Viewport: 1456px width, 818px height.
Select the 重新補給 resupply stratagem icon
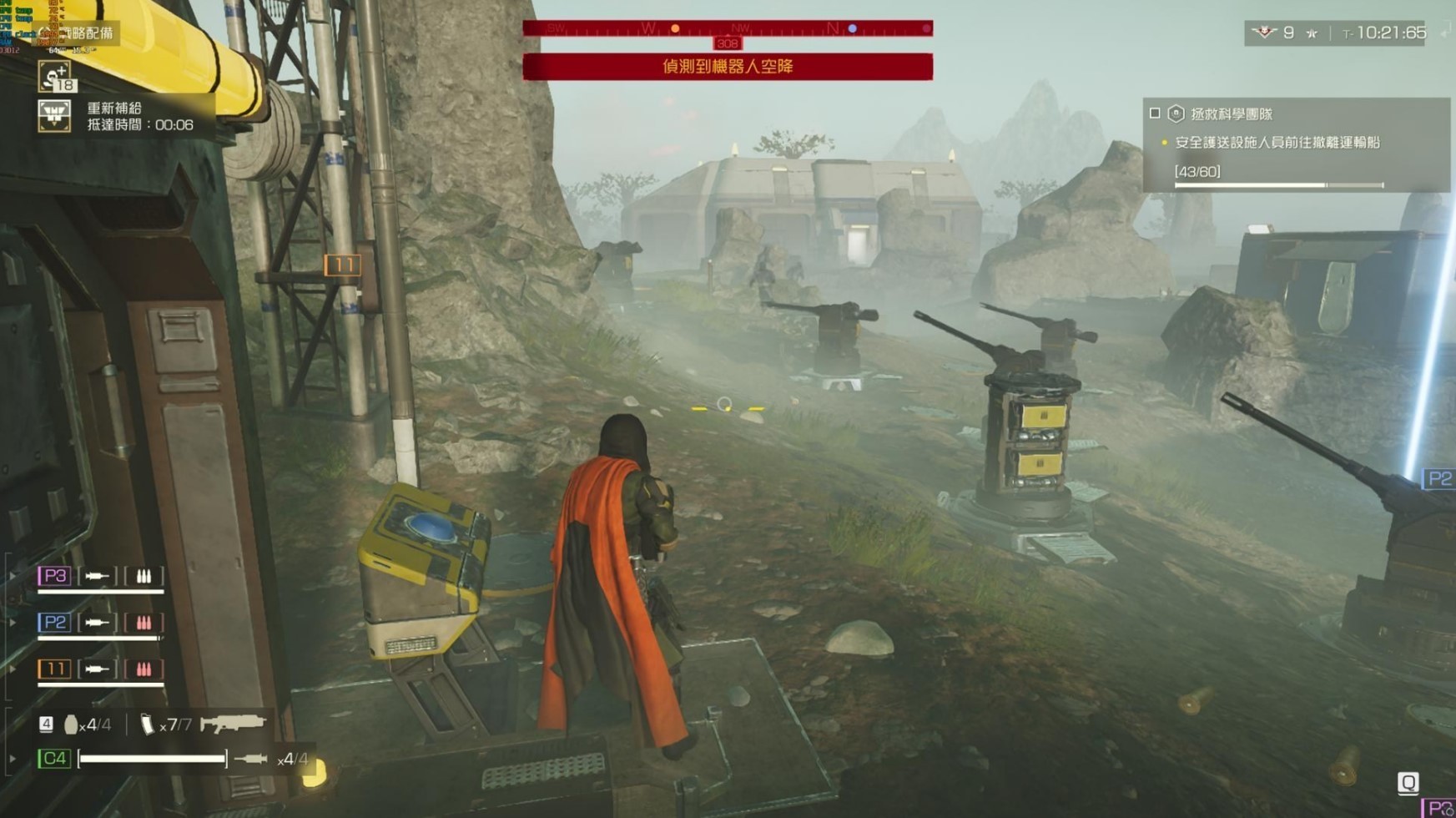[54, 116]
